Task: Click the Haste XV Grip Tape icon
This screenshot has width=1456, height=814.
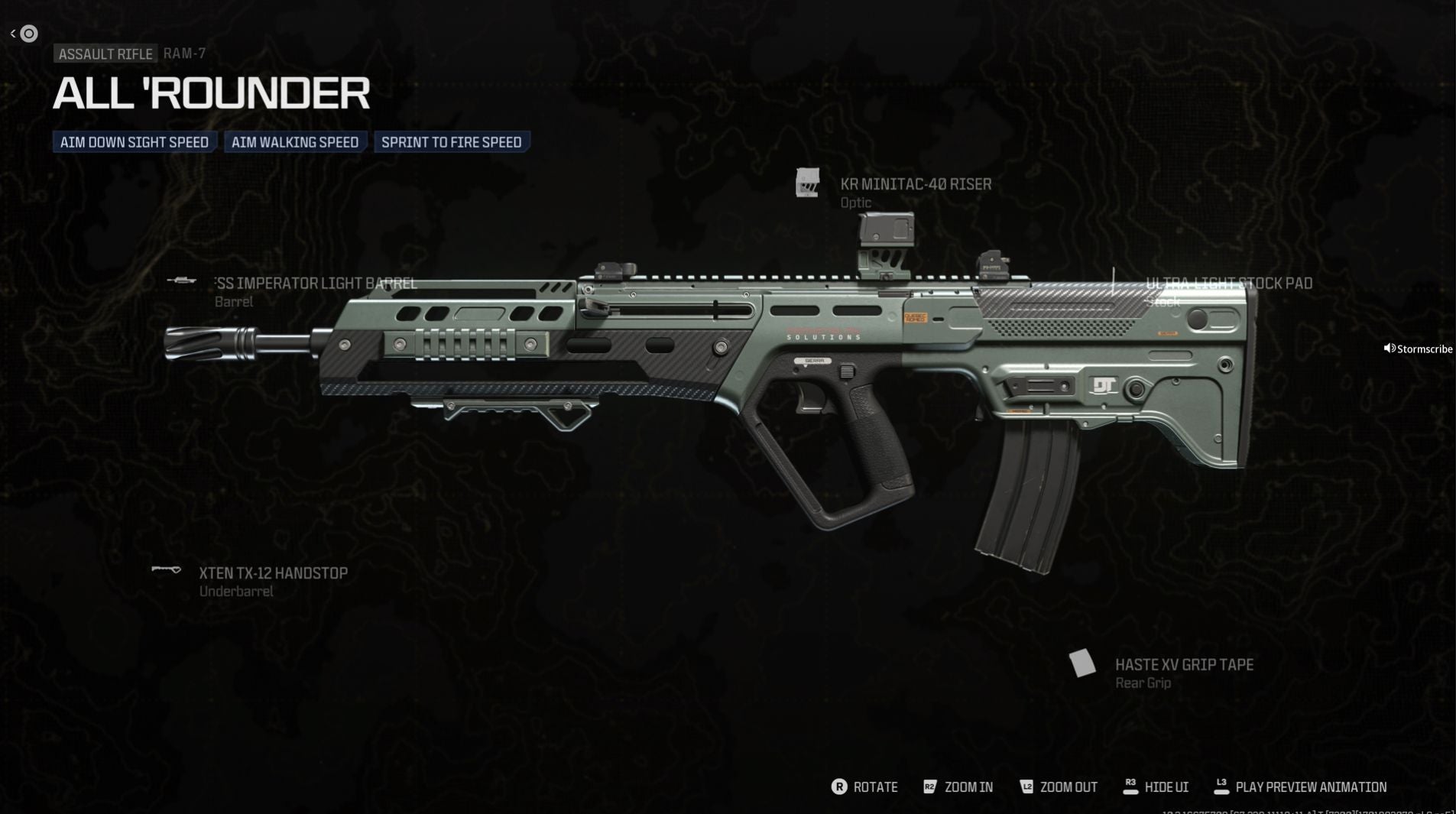Action: [x=1082, y=662]
